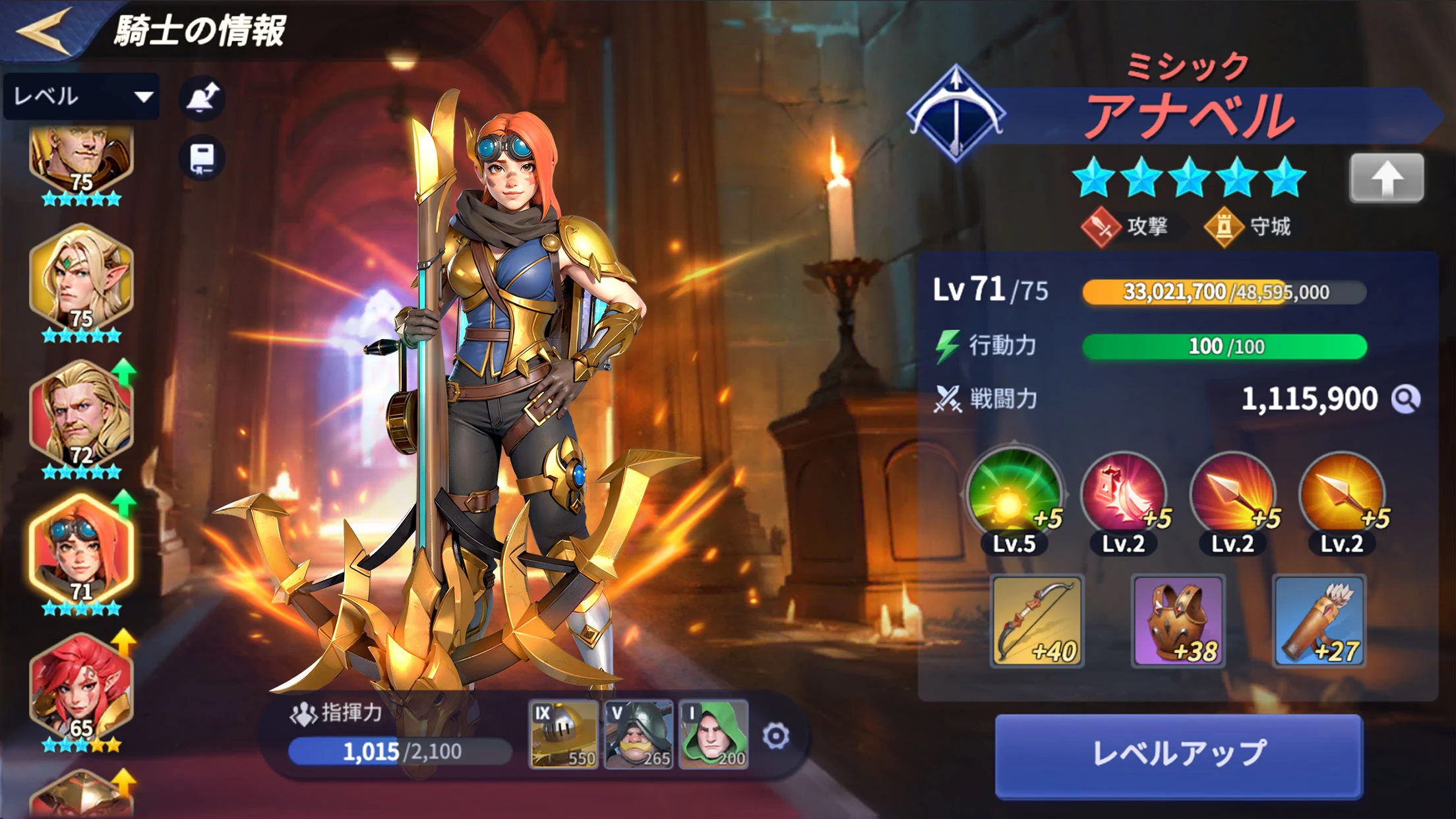The height and width of the screenshot is (819, 1456).
Task: Click the レベルアップ level up button
Action: (x=1178, y=755)
